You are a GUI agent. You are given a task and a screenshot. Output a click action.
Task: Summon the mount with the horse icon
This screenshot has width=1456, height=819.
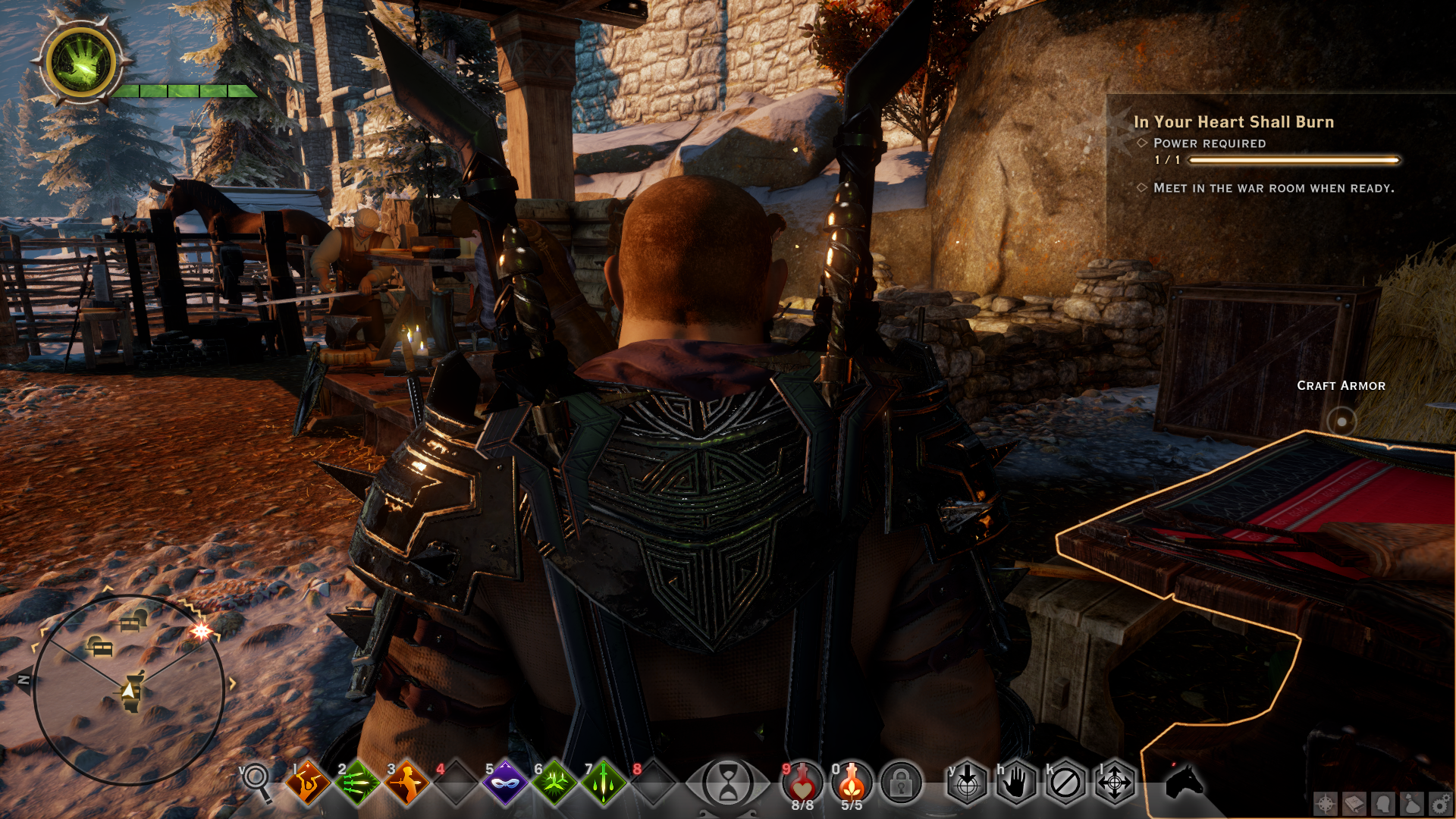1184,781
